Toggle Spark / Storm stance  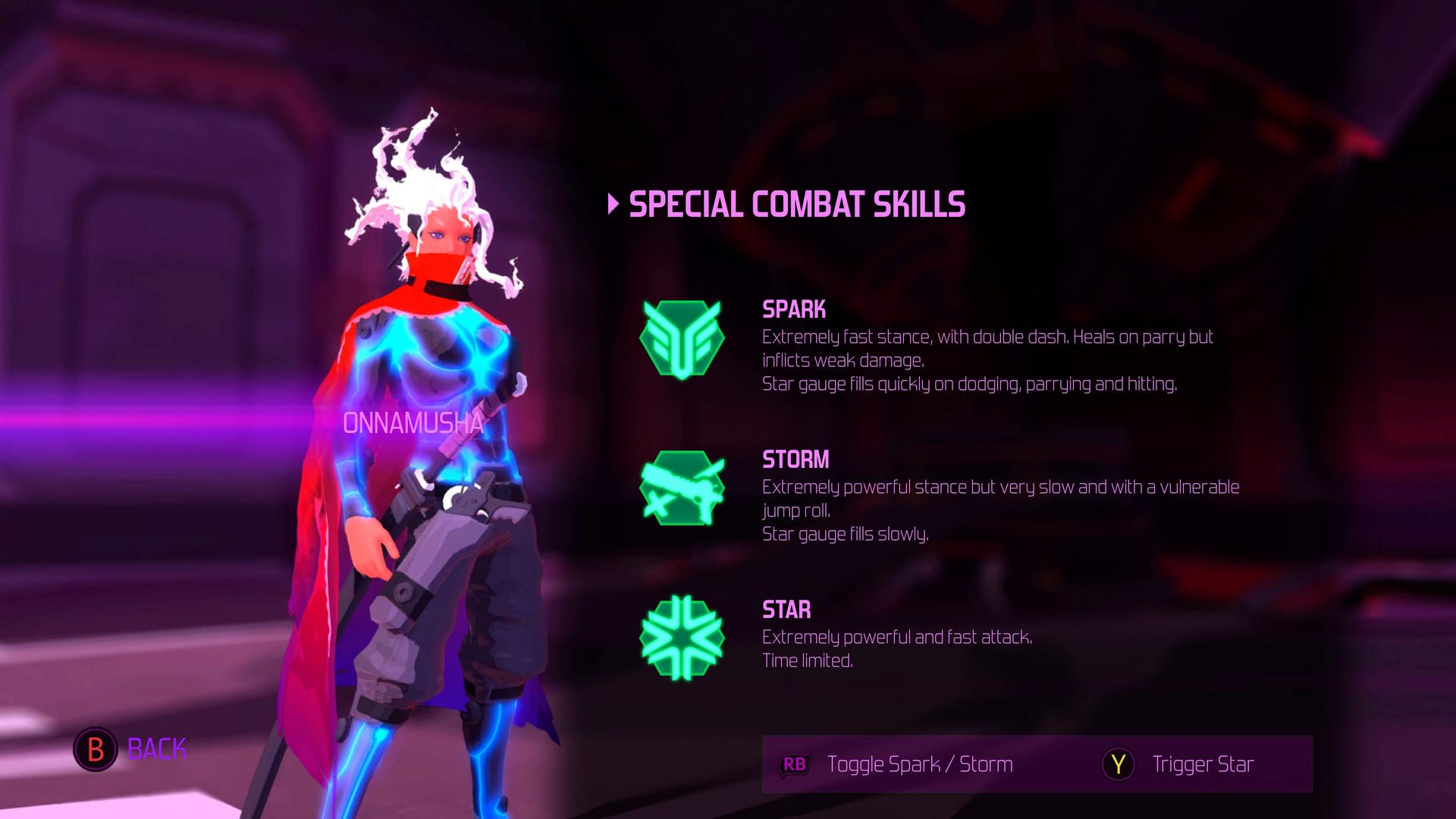(921, 764)
